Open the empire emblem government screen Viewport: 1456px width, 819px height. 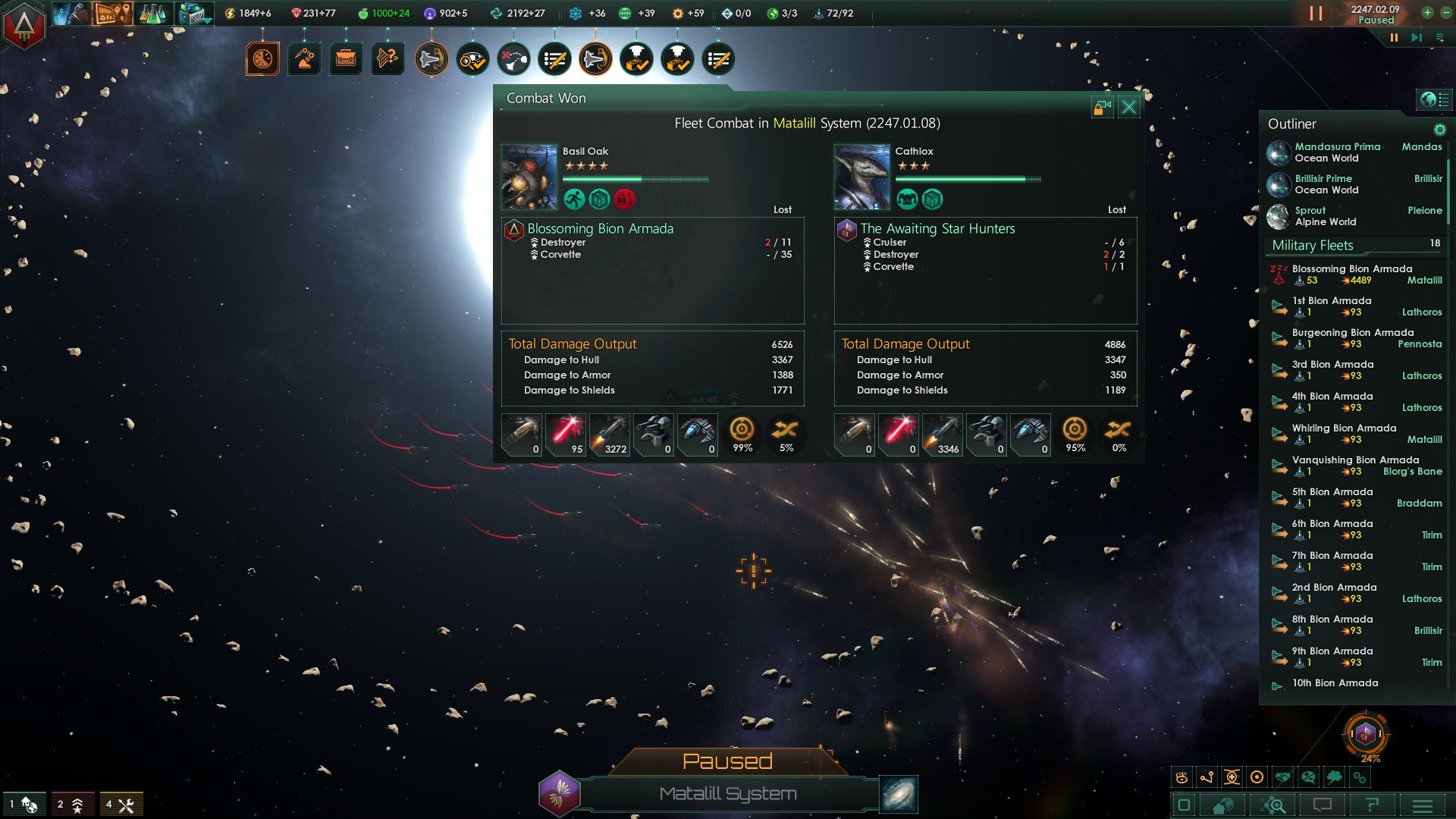coord(24,26)
